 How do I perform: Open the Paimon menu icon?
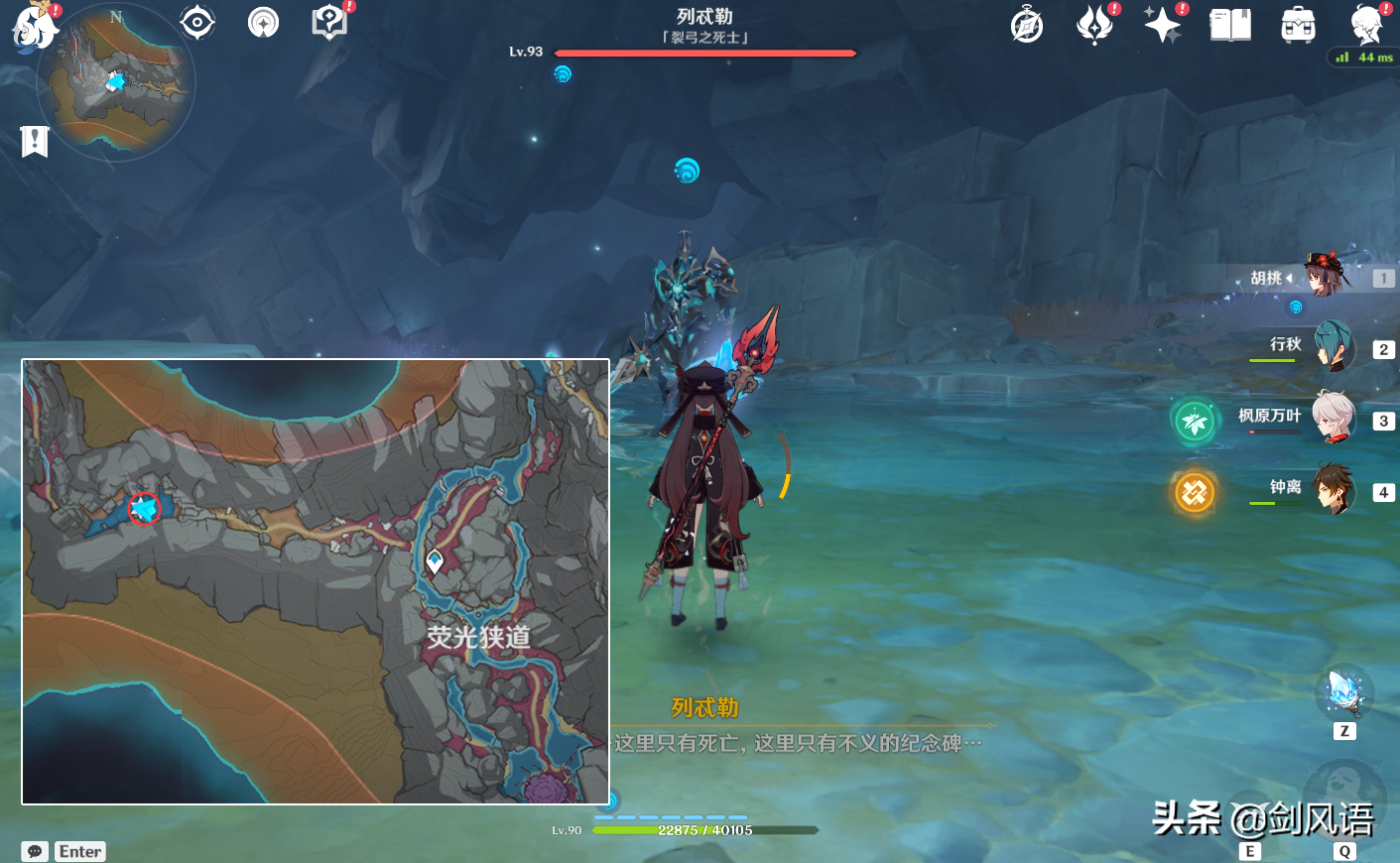click(32, 26)
